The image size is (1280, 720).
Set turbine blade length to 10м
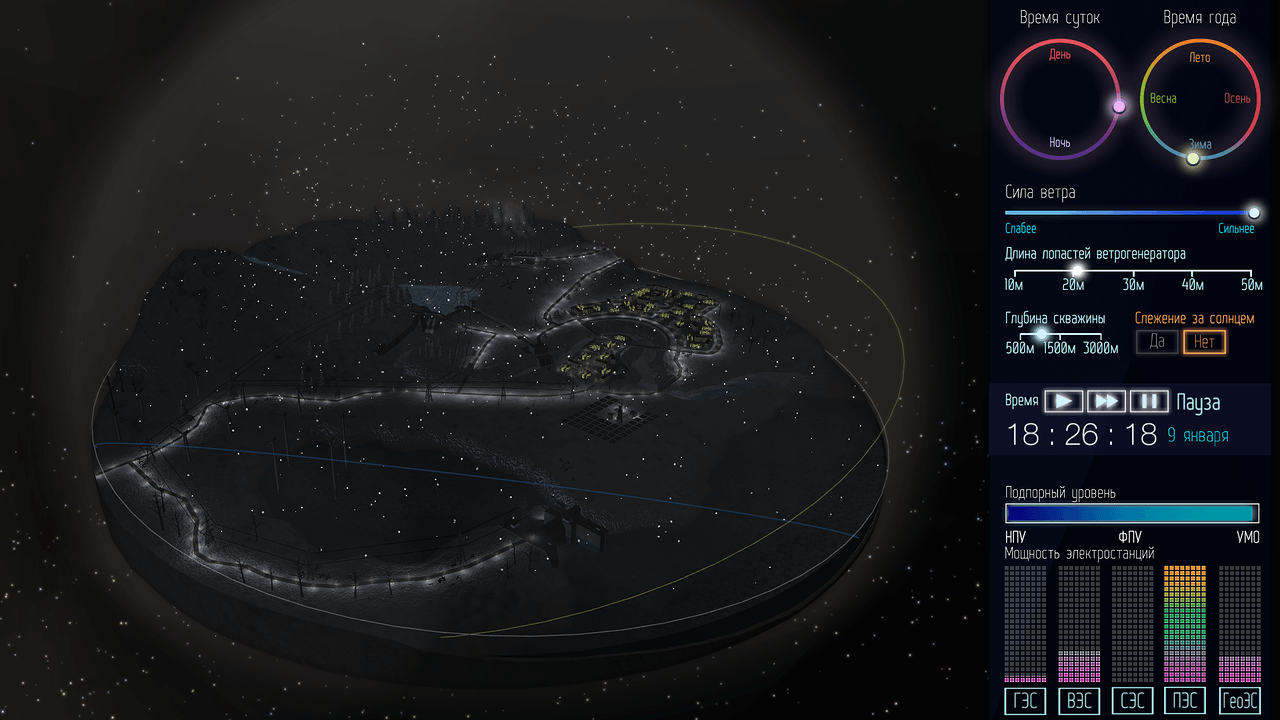[x=1014, y=271]
